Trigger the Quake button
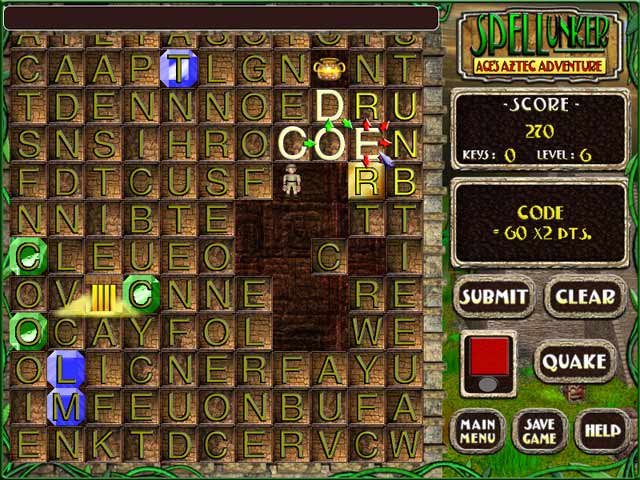Viewport: 640px width, 480px height. [576, 361]
